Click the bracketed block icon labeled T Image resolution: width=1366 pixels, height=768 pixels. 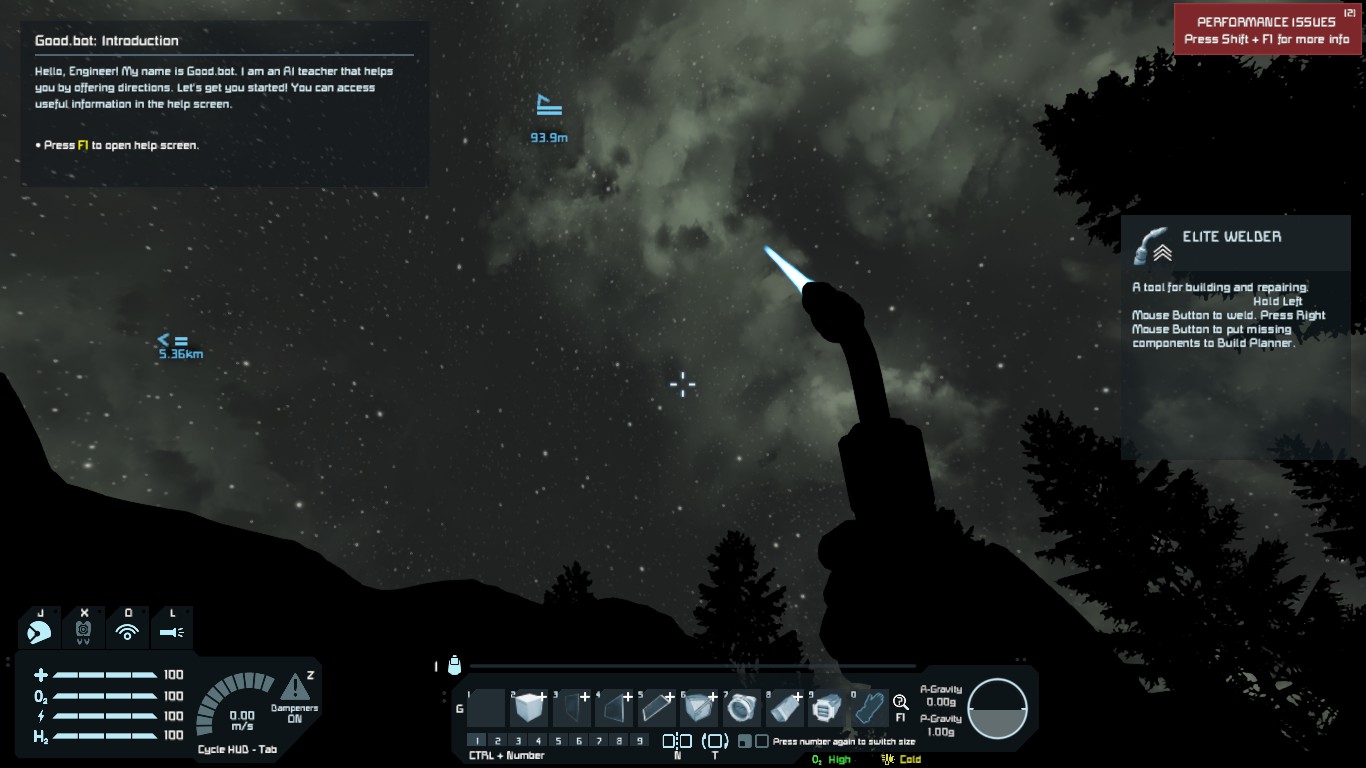715,741
